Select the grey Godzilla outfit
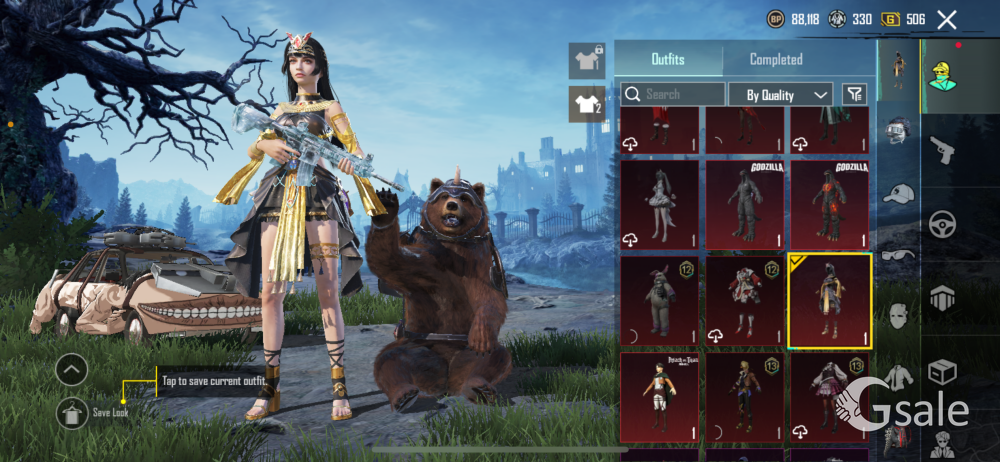The height and width of the screenshot is (462, 1000). (744, 204)
